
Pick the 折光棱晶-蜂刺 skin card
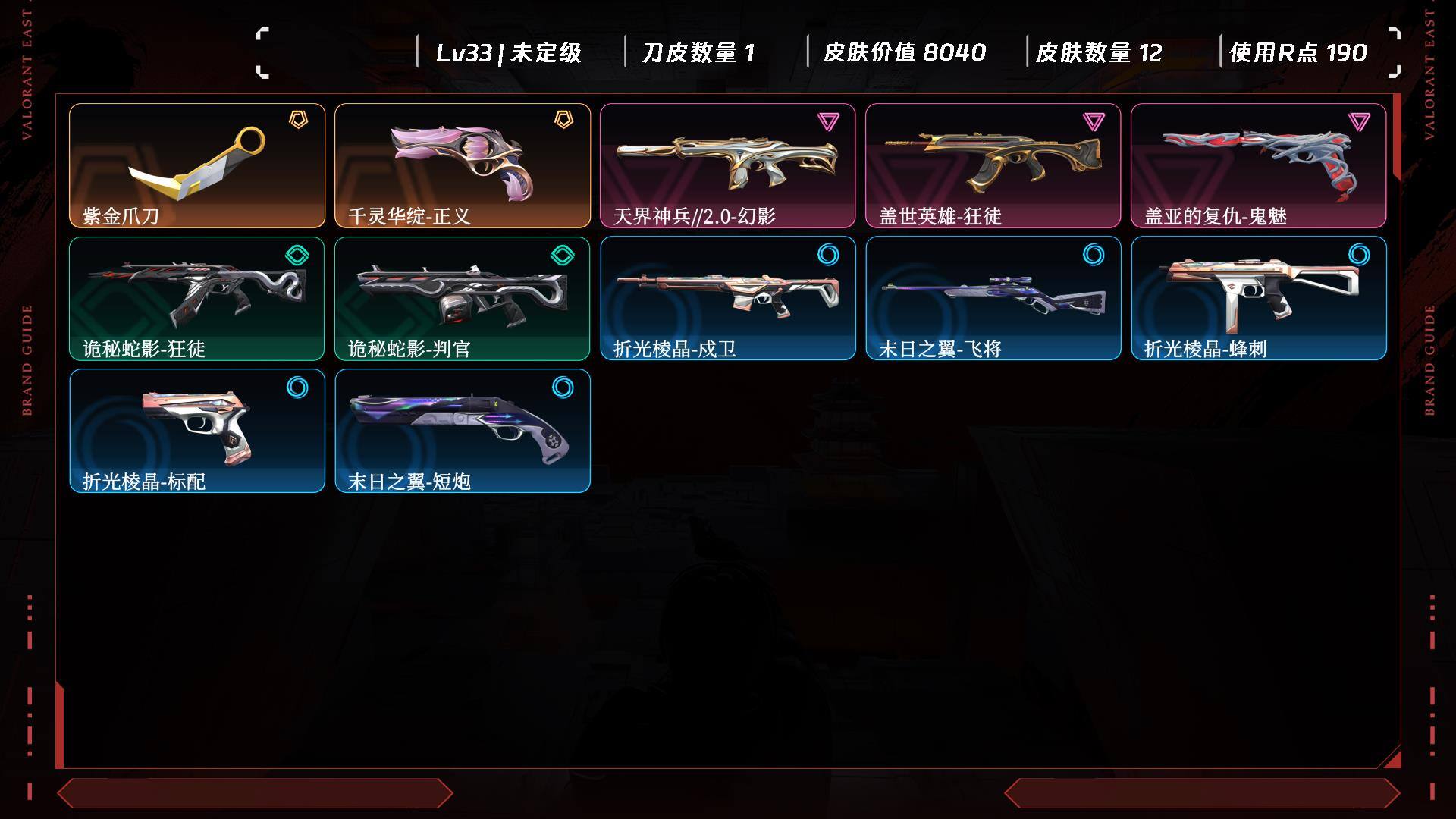(1259, 298)
